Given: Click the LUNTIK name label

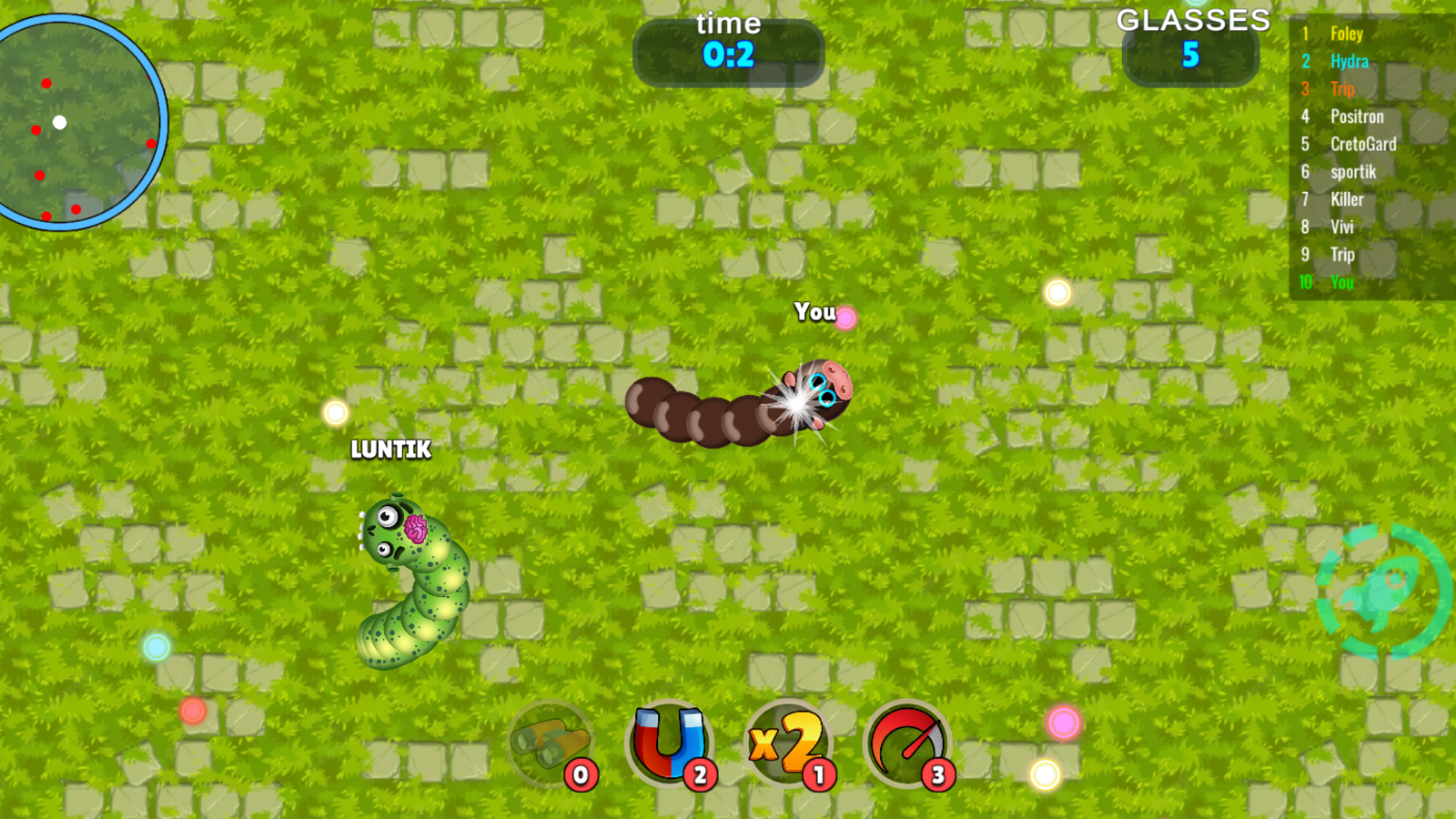Looking at the screenshot, I should click(390, 450).
